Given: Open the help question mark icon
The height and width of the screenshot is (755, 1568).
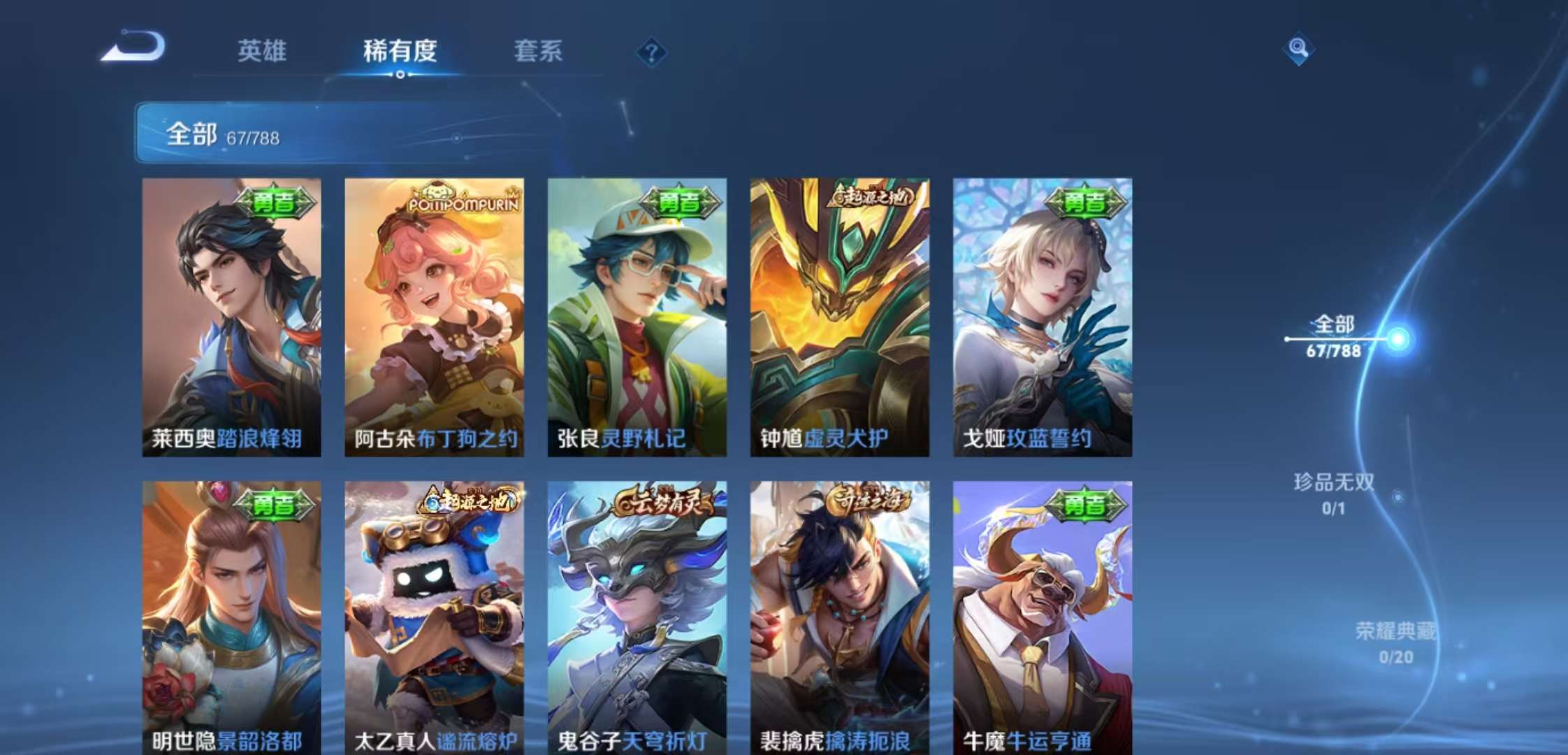Looking at the screenshot, I should [x=651, y=50].
